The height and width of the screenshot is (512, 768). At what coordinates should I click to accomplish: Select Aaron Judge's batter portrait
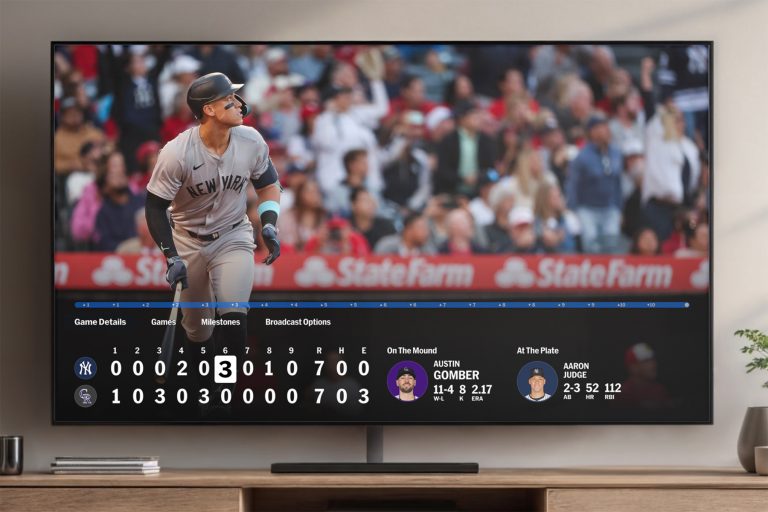click(x=537, y=380)
